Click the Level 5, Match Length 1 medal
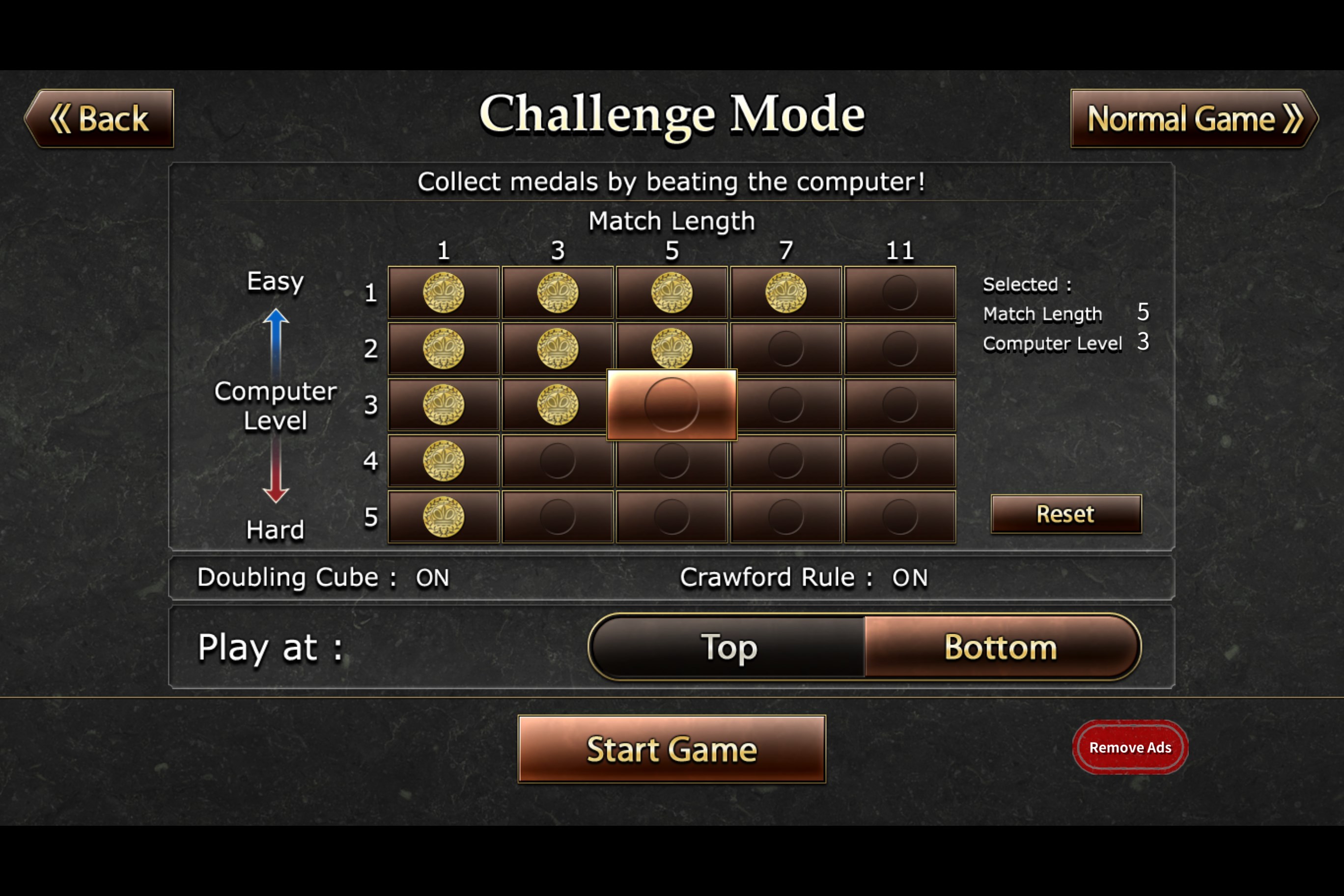The width and height of the screenshot is (1344, 896). point(443,517)
